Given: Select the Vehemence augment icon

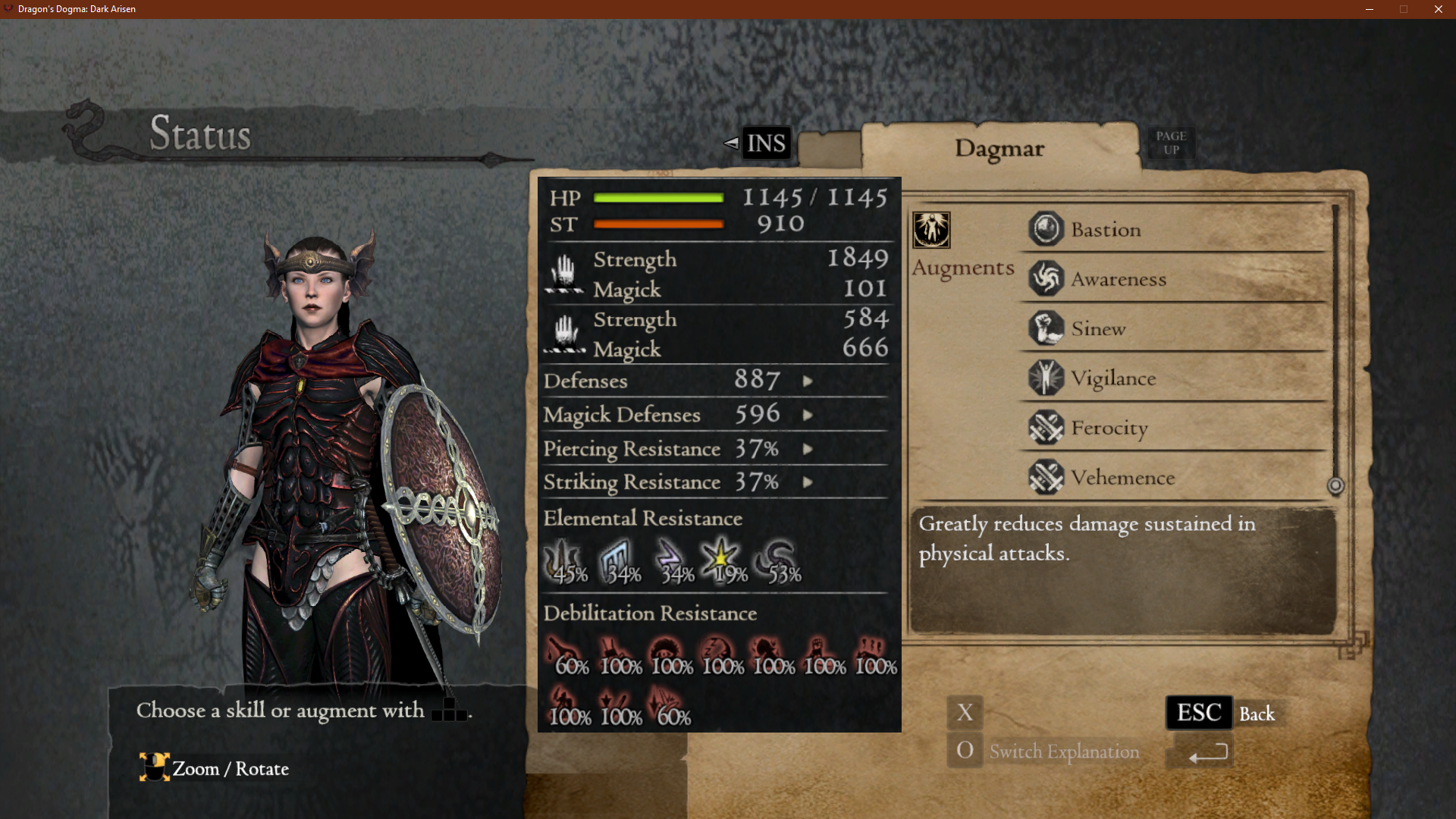Looking at the screenshot, I should point(1046,478).
